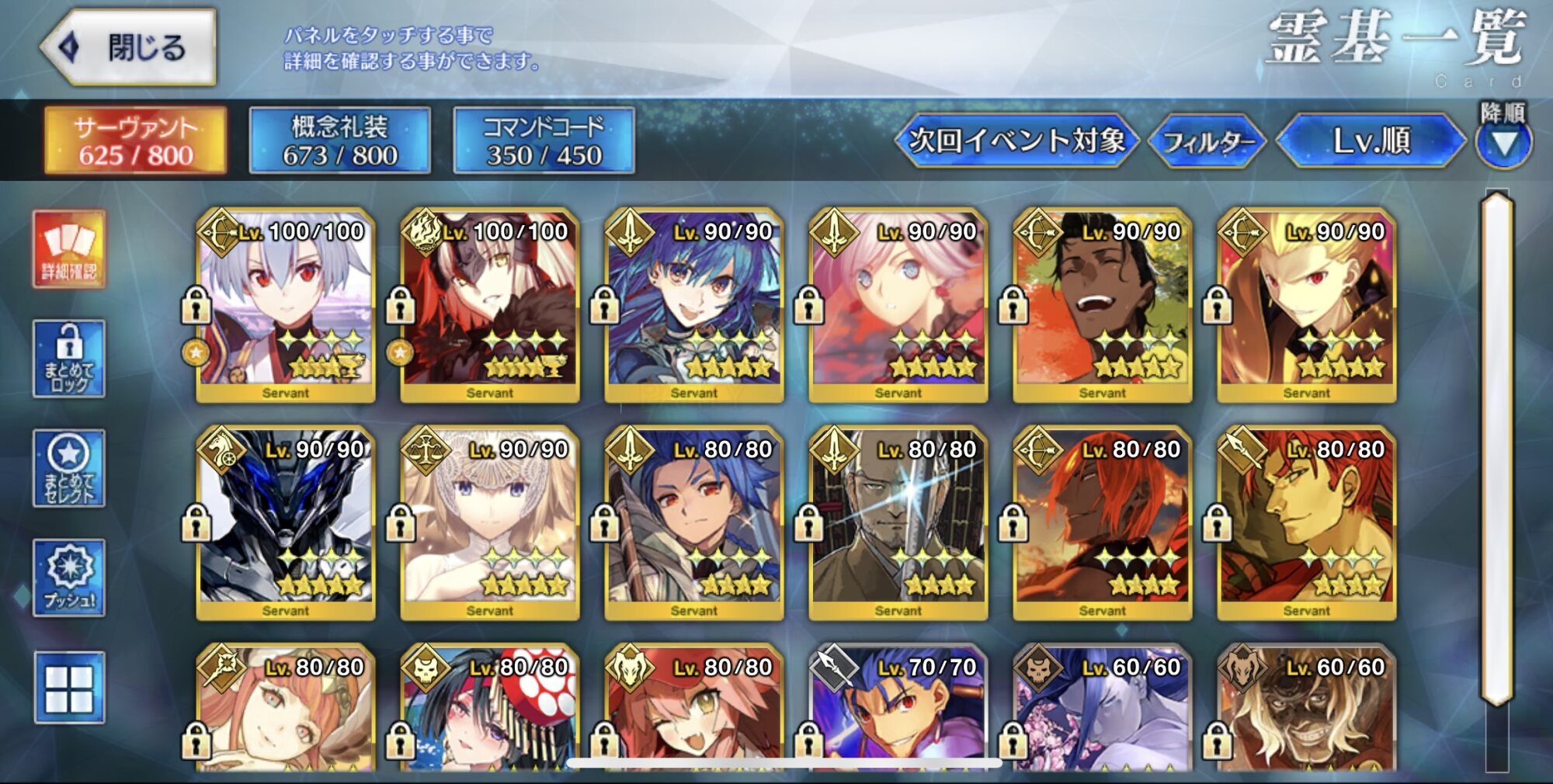This screenshot has height=784, width=1553.
Task: Switch to the サーヴァント tab
Action: (x=136, y=140)
